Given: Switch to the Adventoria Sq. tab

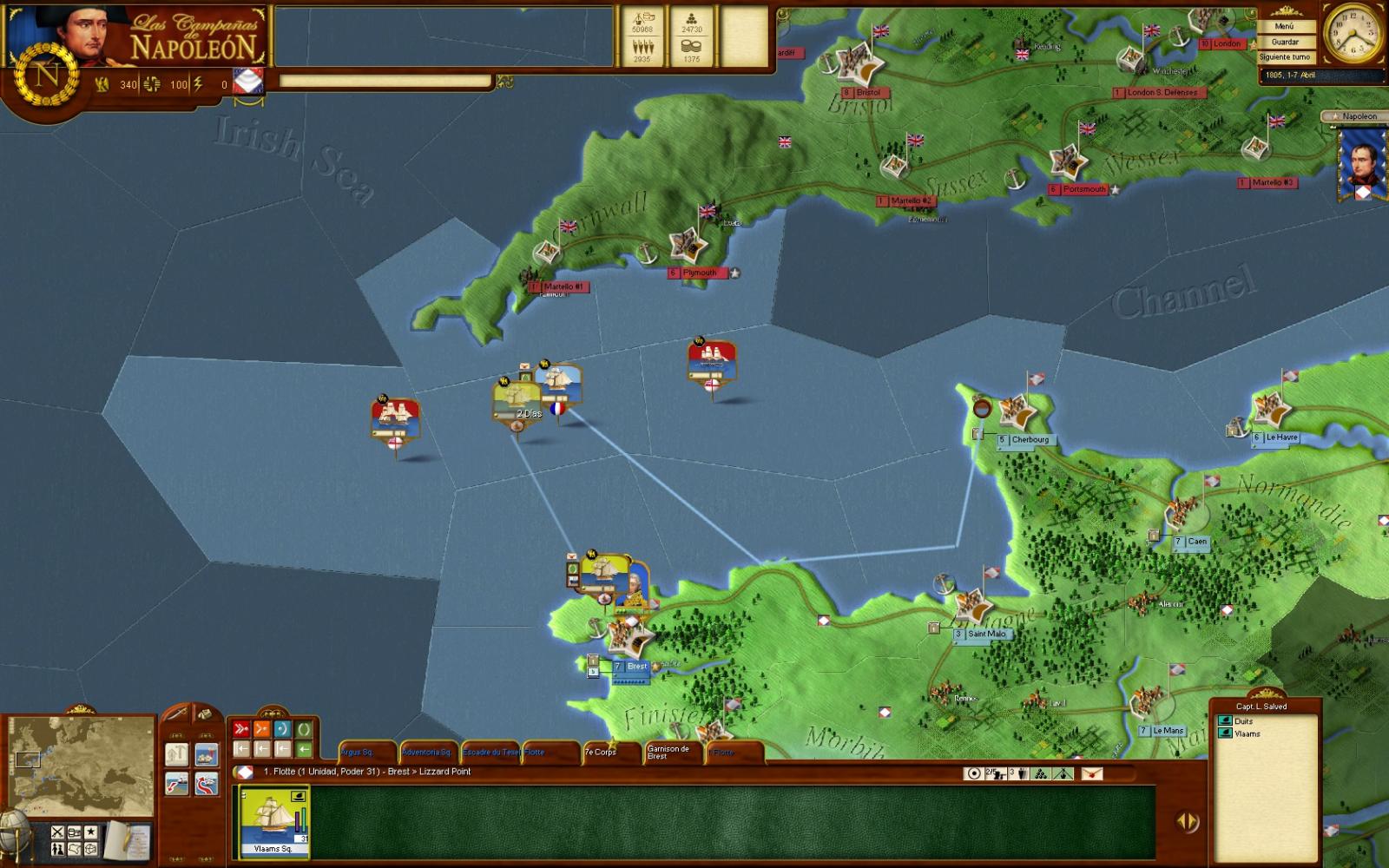Looking at the screenshot, I should tap(426, 753).
